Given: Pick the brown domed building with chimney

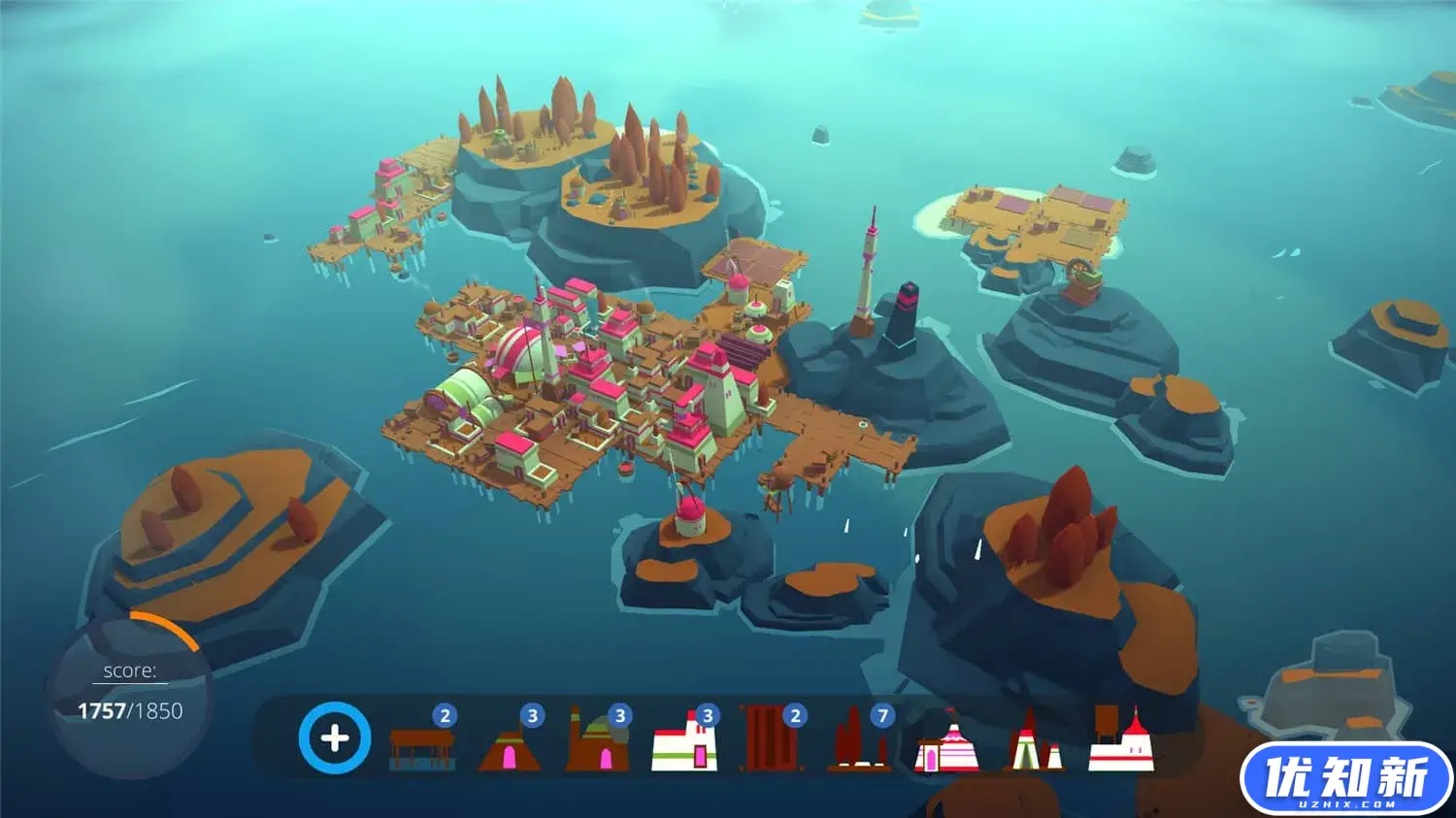Looking at the screenshot, I should point(596,745).
